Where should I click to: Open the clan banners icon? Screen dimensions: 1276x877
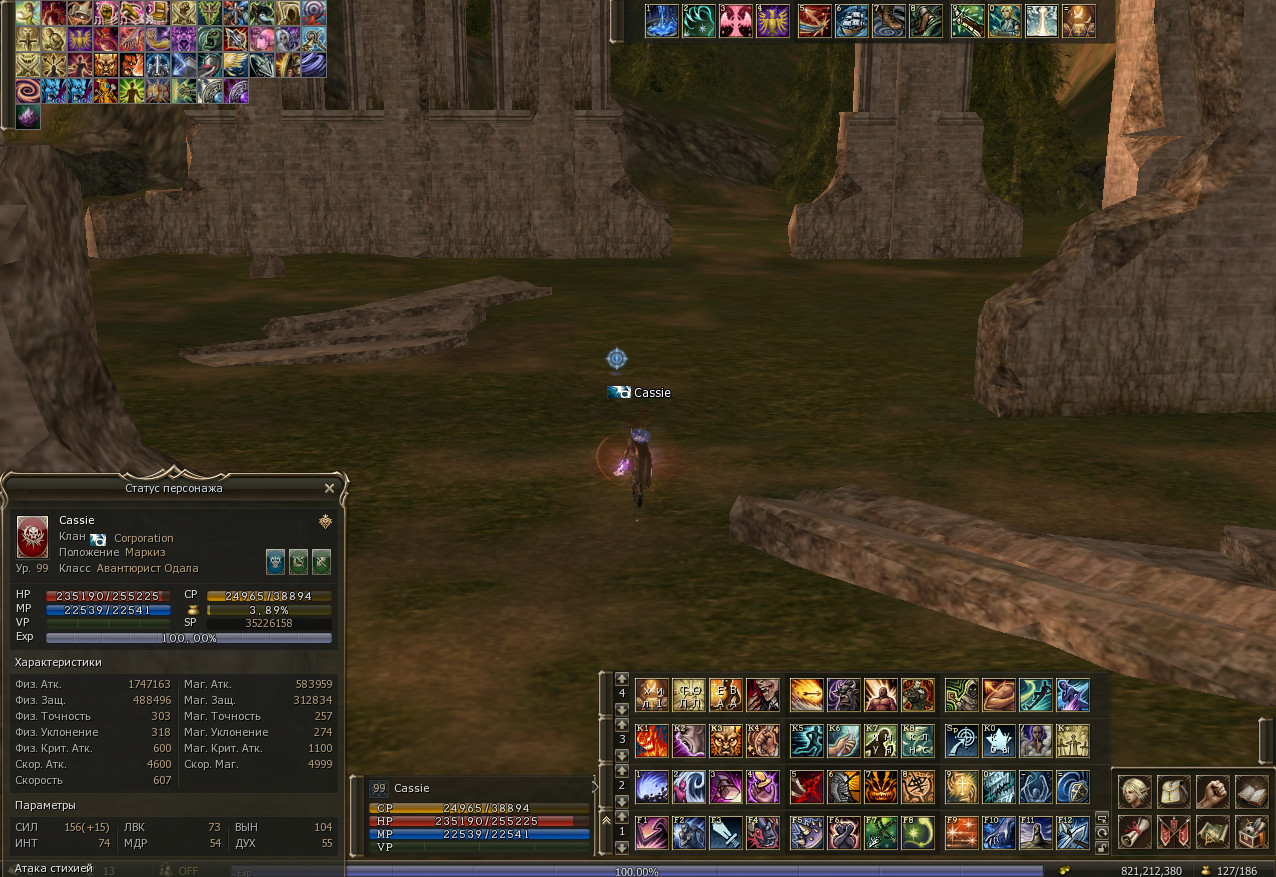click(1173, 831)
